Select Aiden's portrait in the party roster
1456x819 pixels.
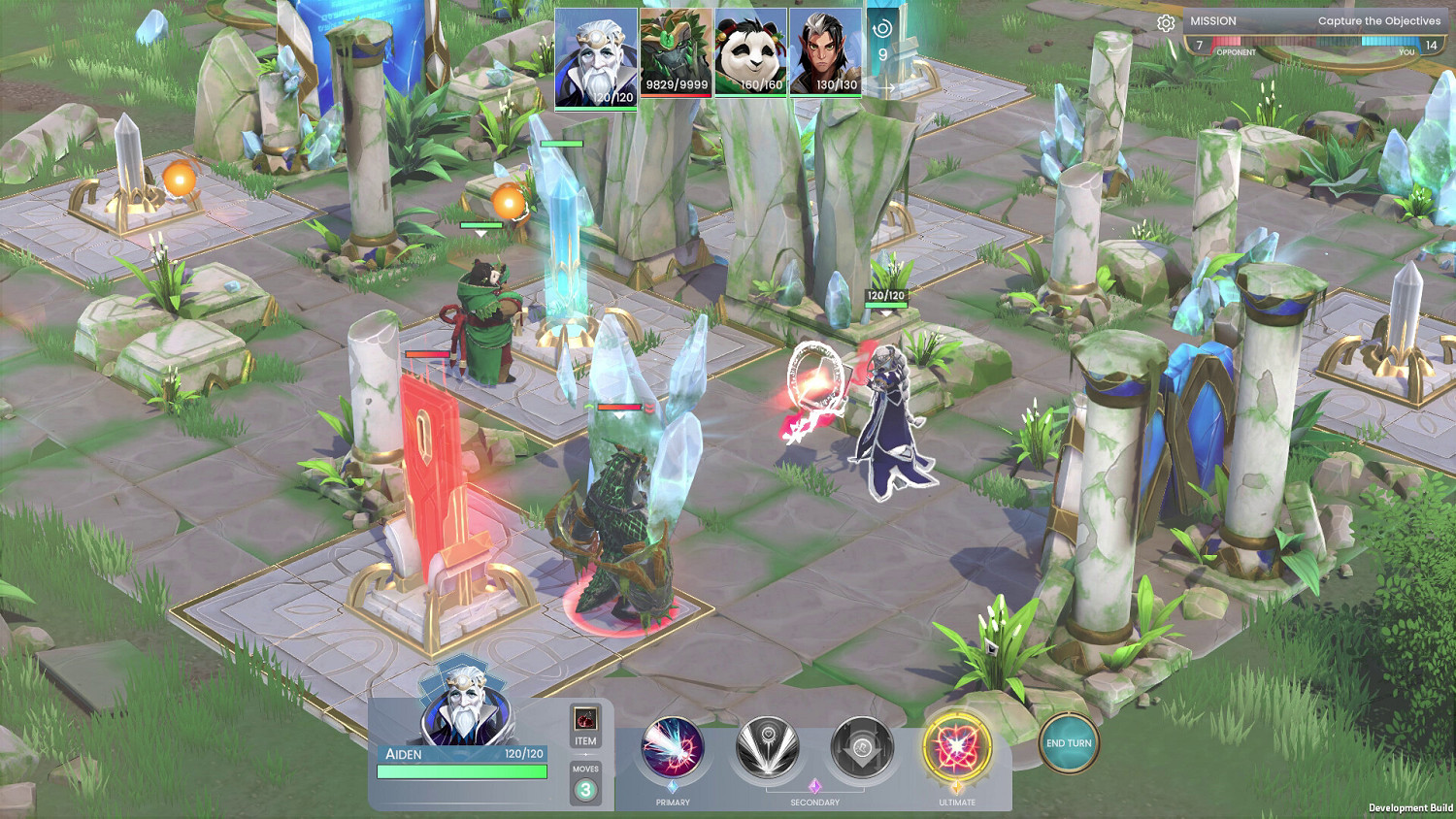coord(595,58)
